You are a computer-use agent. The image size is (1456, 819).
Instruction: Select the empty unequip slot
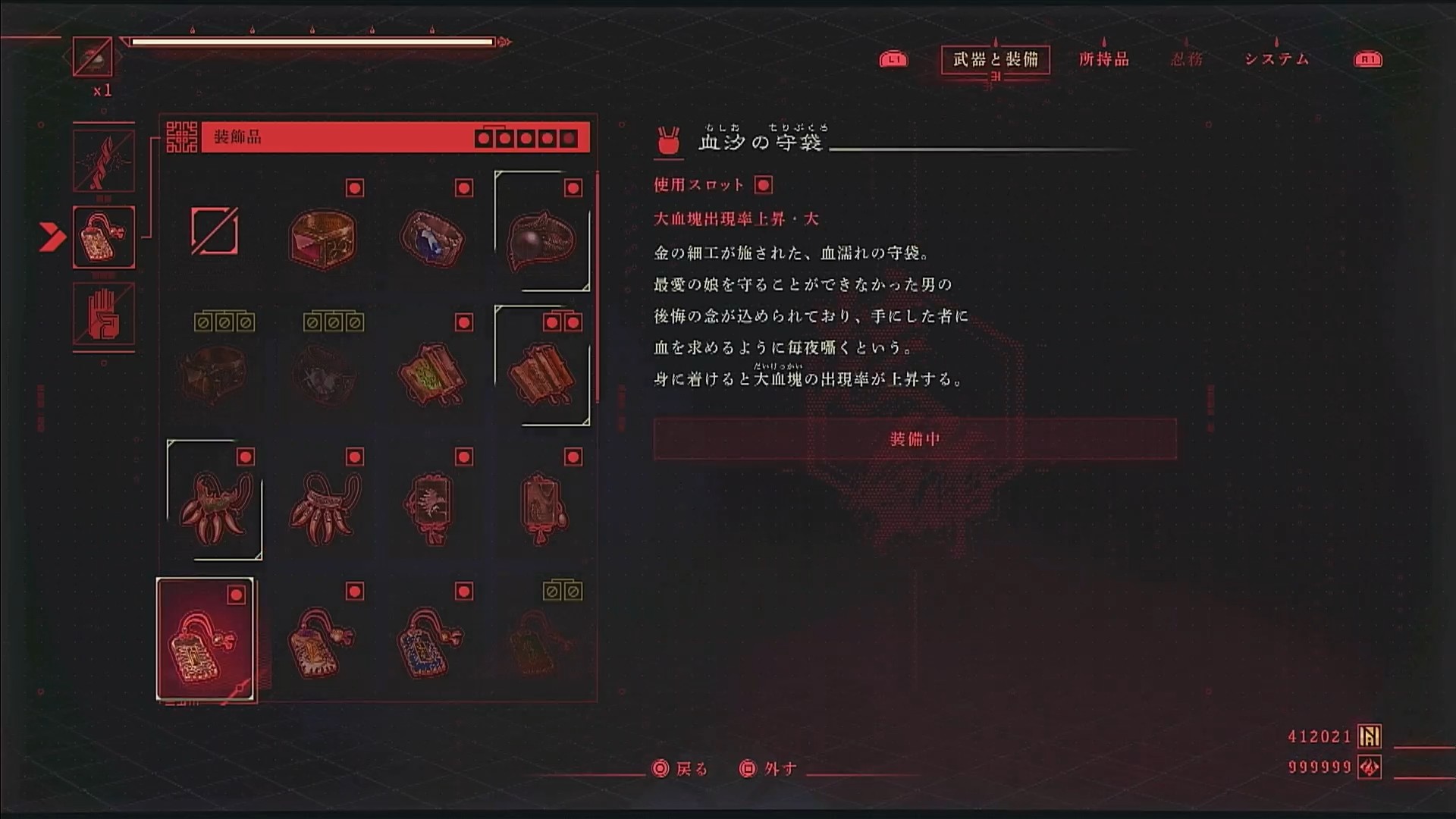tap(214, 231)
